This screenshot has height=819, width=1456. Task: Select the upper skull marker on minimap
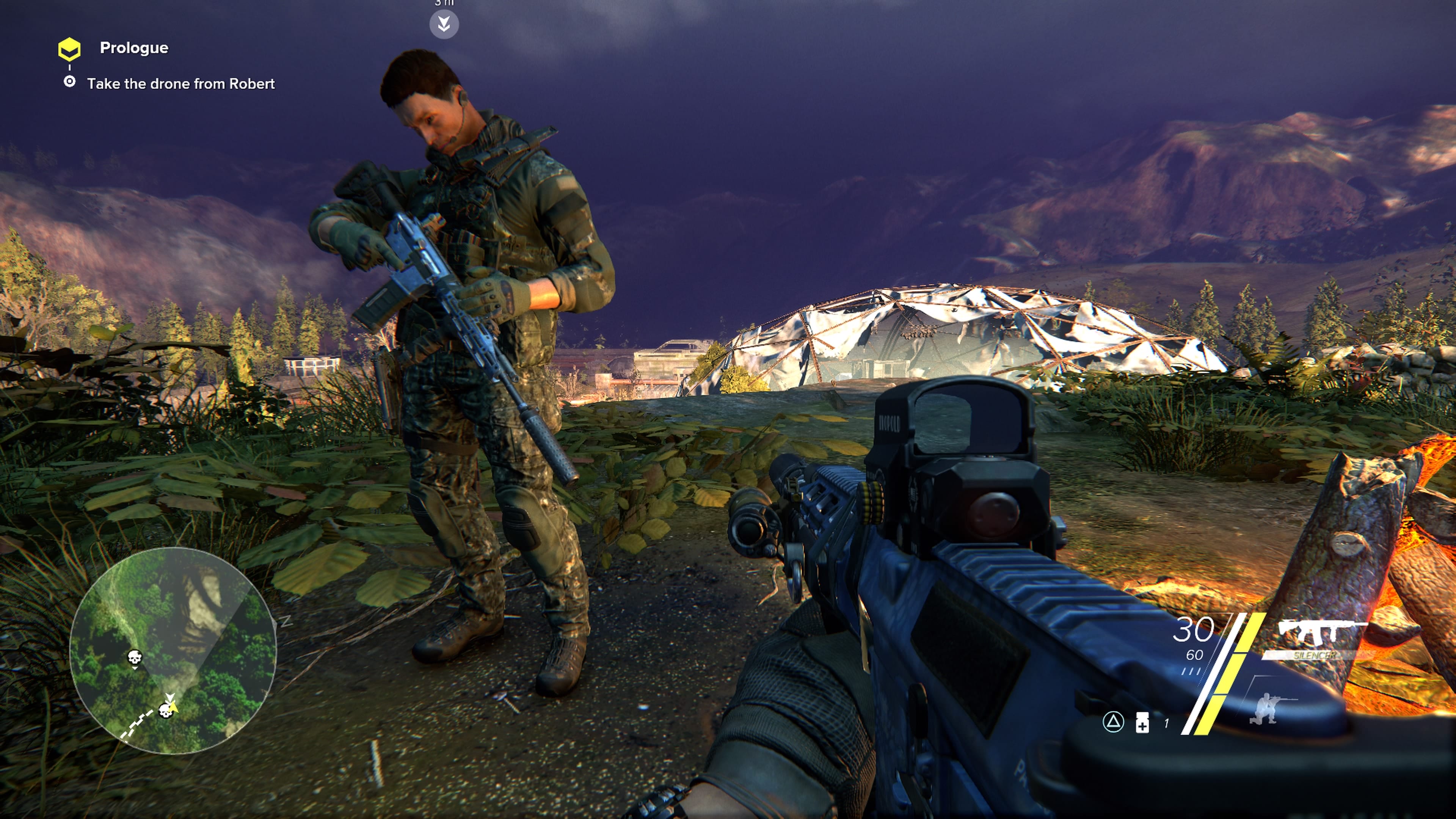pos(134,658)
